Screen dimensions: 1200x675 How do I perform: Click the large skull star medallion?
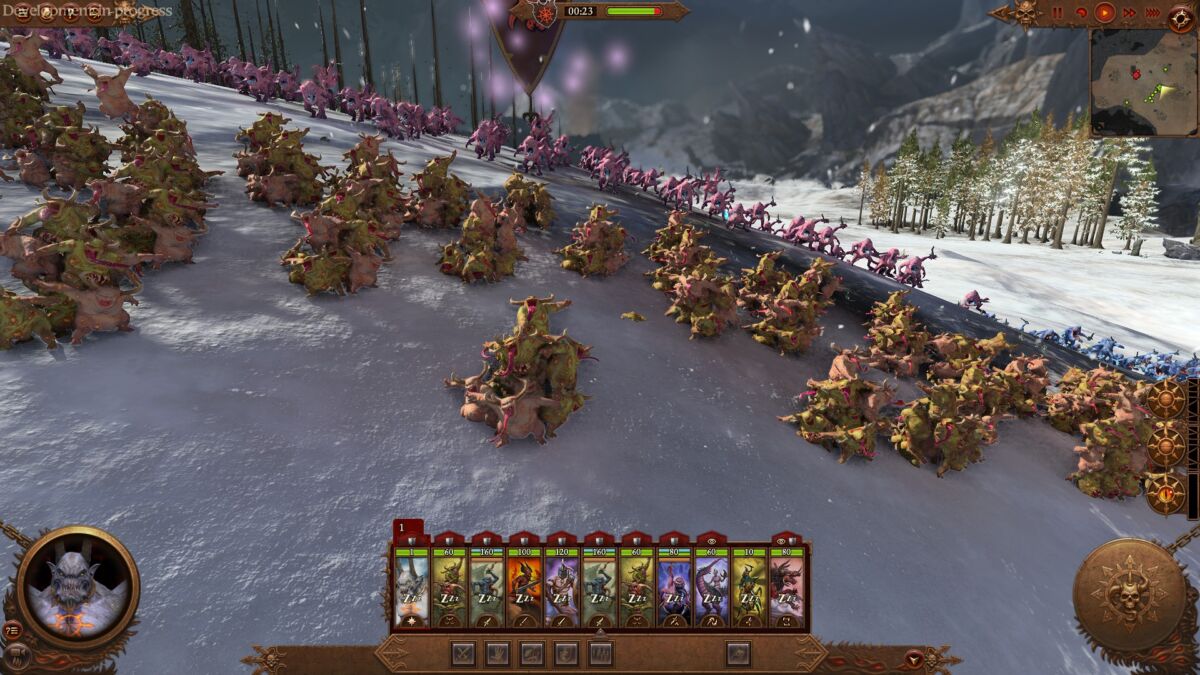pyautogui.click(x=1129, y=595)
